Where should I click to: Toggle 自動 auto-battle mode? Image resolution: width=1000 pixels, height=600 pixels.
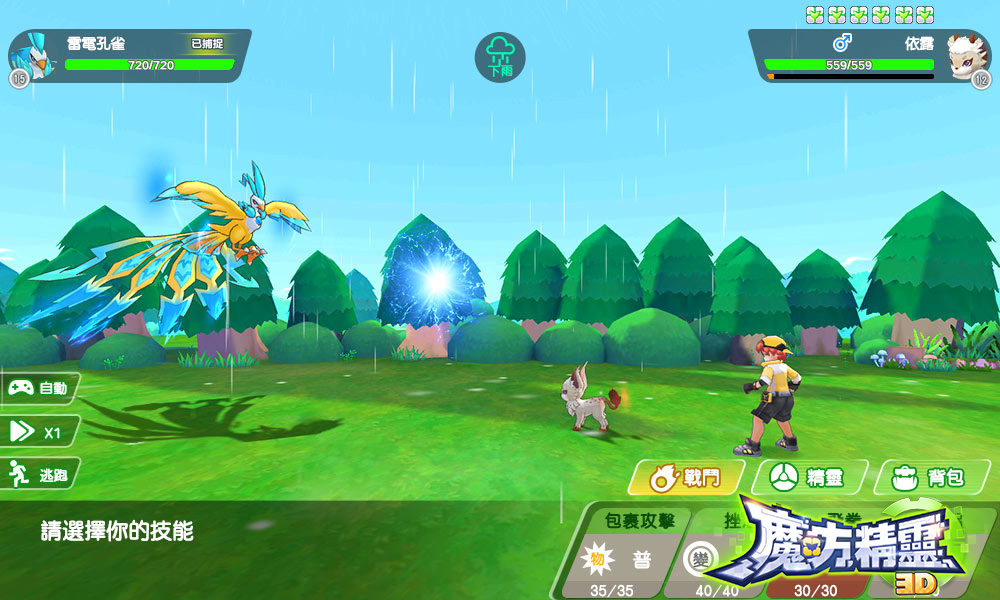coord(39,387)
